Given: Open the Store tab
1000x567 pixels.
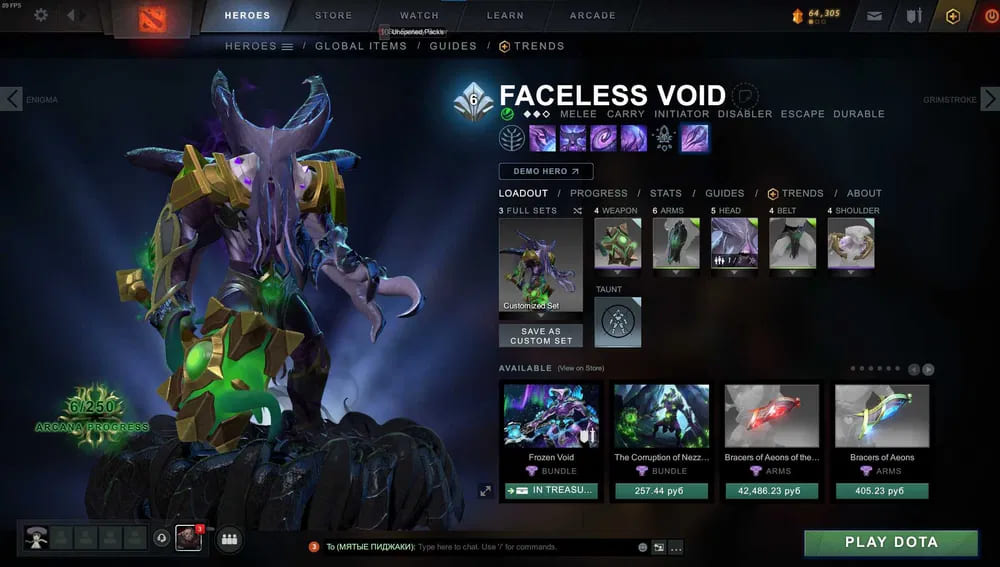Looking at the screenshot, I should coord(333,15).
